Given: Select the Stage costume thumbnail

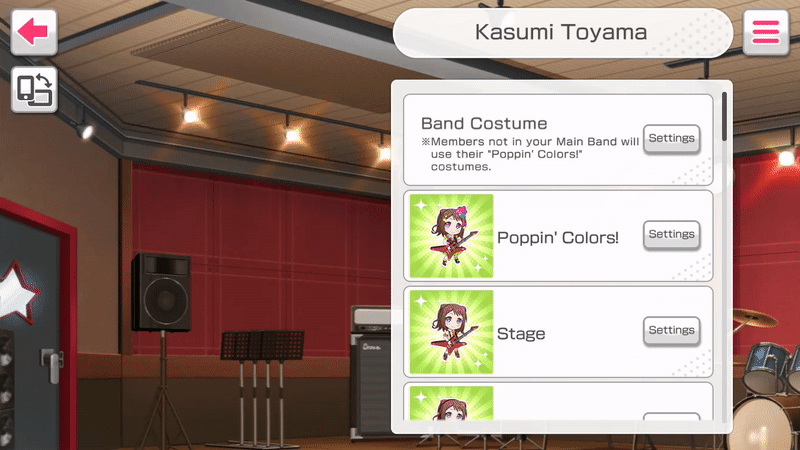Looking at the screenshot, I should tap(451, 333).
